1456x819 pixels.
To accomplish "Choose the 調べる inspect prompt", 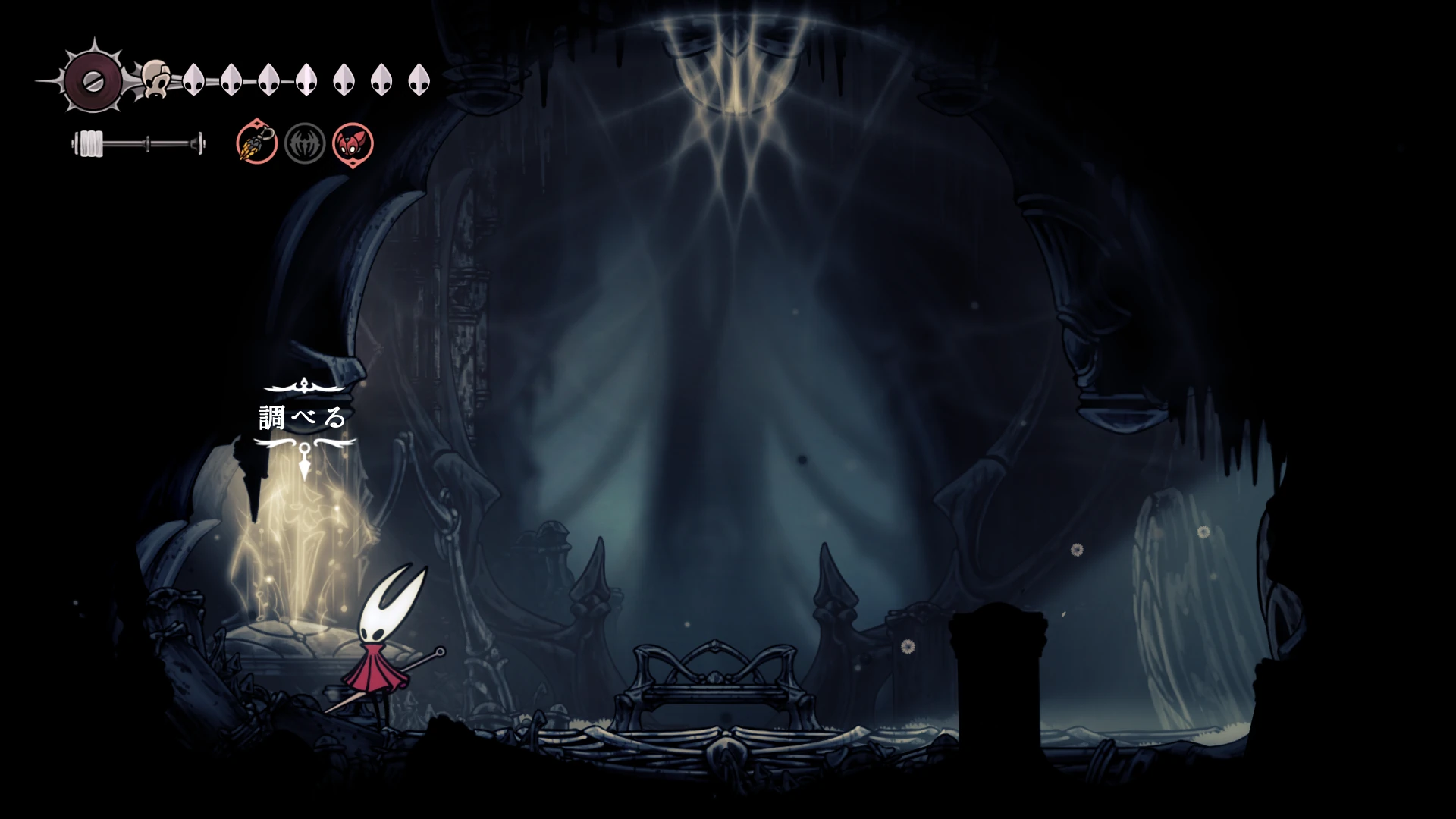I will coord(303,417).
